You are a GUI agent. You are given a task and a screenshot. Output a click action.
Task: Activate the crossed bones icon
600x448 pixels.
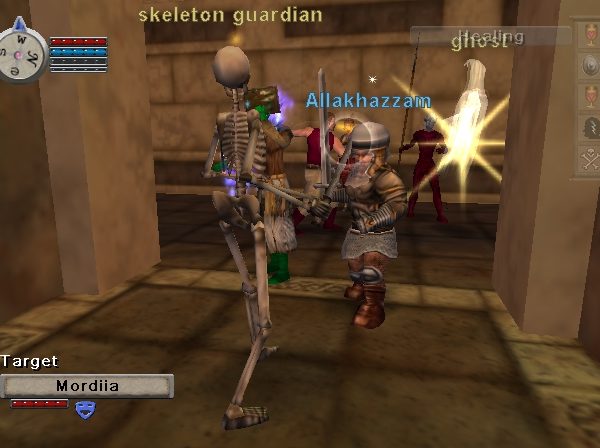pos(589,157)
